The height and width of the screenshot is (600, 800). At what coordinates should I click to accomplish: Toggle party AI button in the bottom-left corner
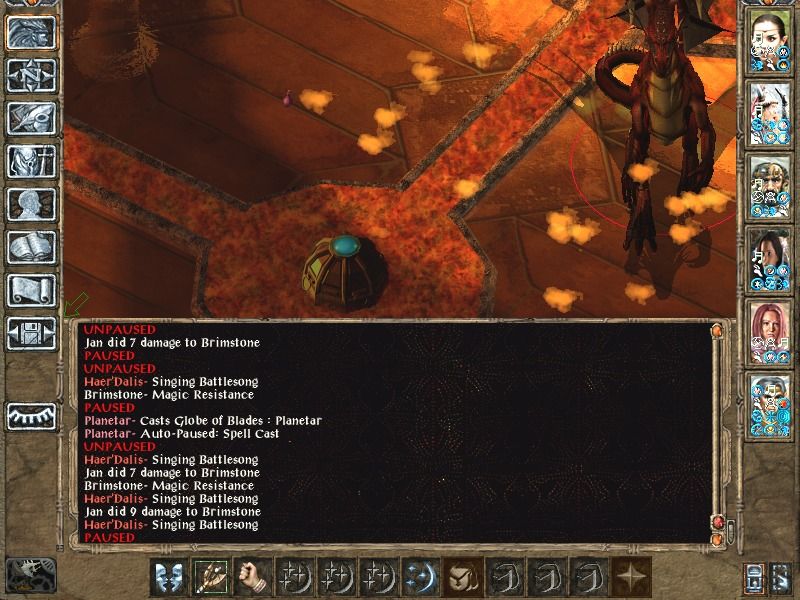pos(30,575)
